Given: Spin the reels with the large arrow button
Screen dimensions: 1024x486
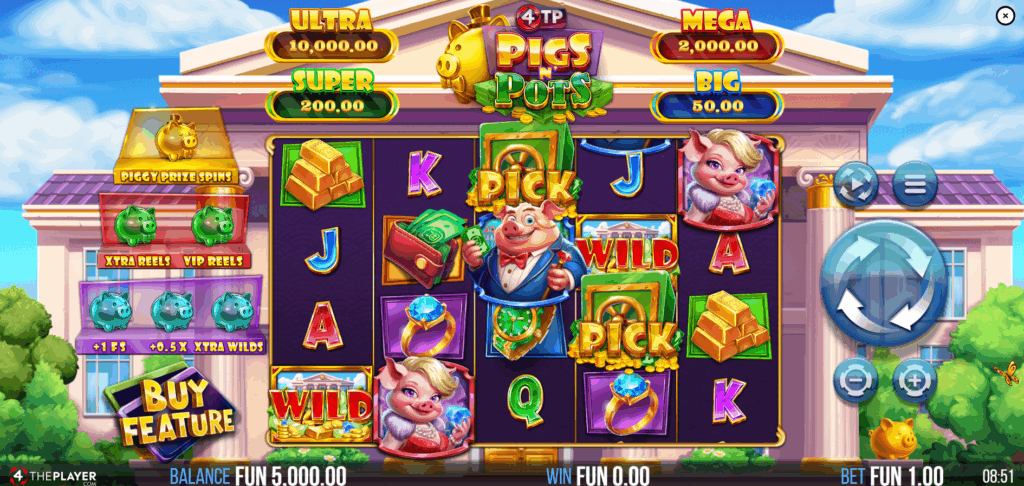Looking at the screenshot, I should (x=882, y=284).
